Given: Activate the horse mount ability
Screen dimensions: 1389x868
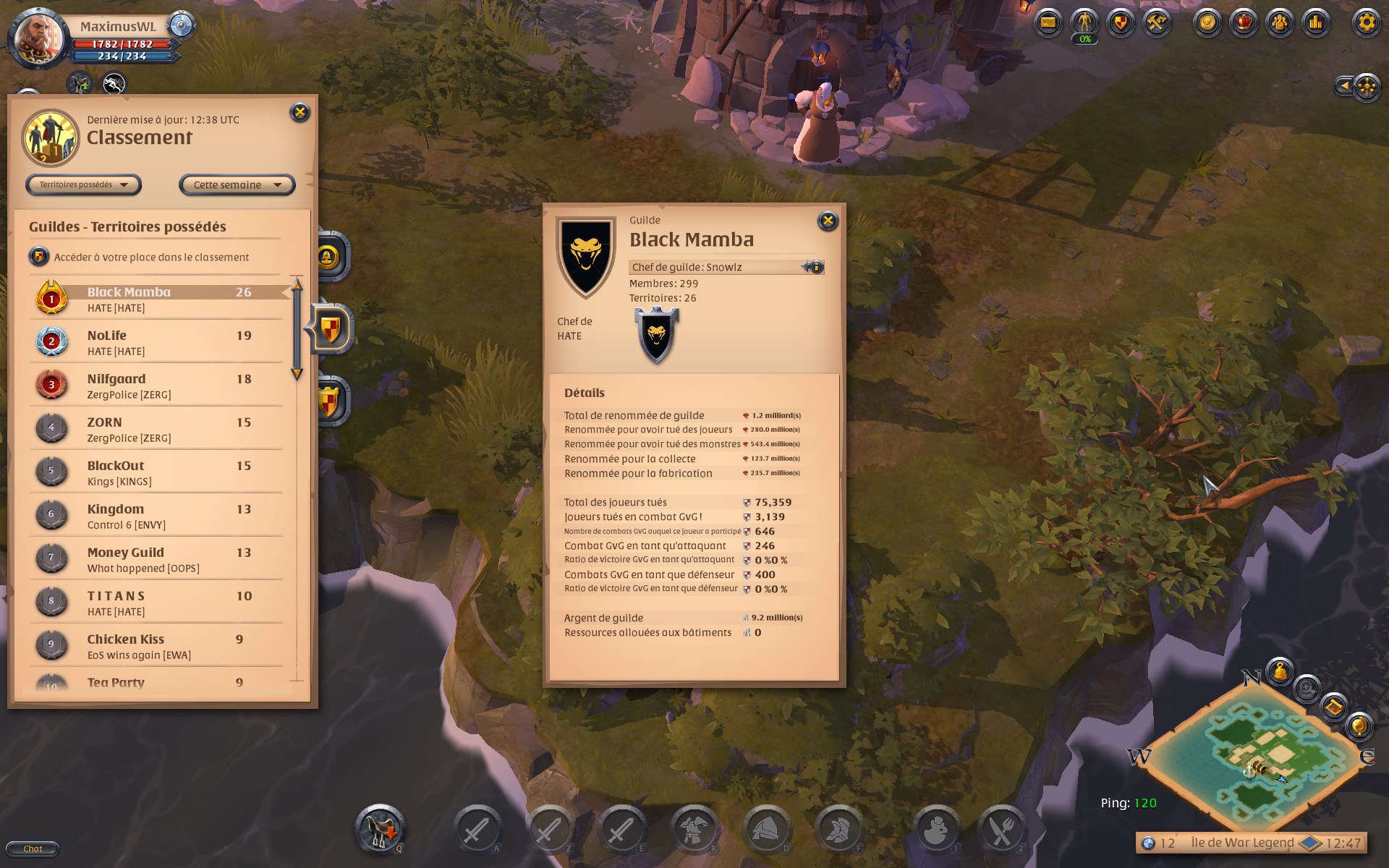Looking at the screenshot, I should tap(380, 828).
